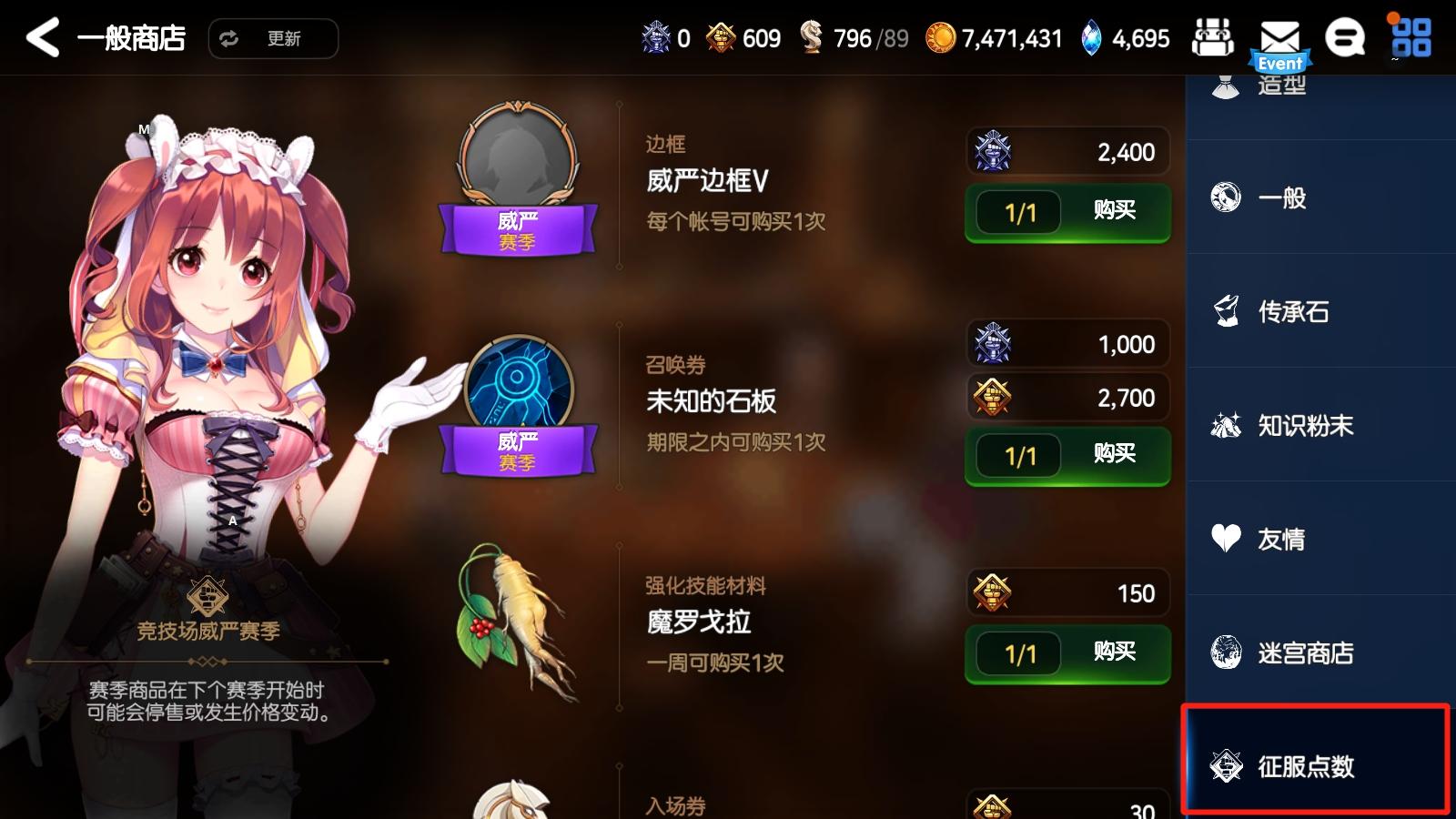Open the mailbox icon with Event banner
The image size is (1456, 819).
point(1279,38)
